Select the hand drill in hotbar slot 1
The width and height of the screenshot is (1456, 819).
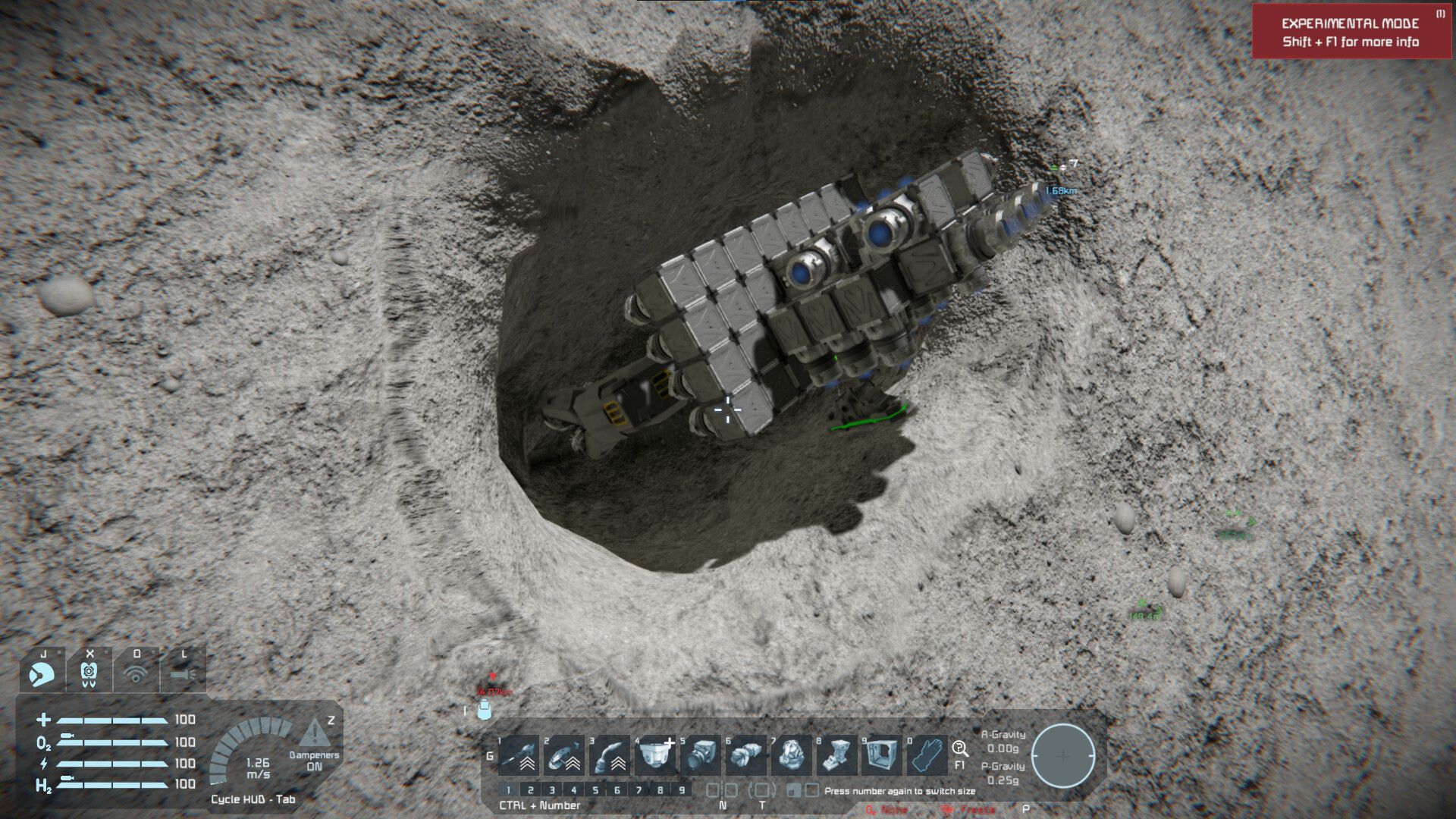[x=519, y=755]
